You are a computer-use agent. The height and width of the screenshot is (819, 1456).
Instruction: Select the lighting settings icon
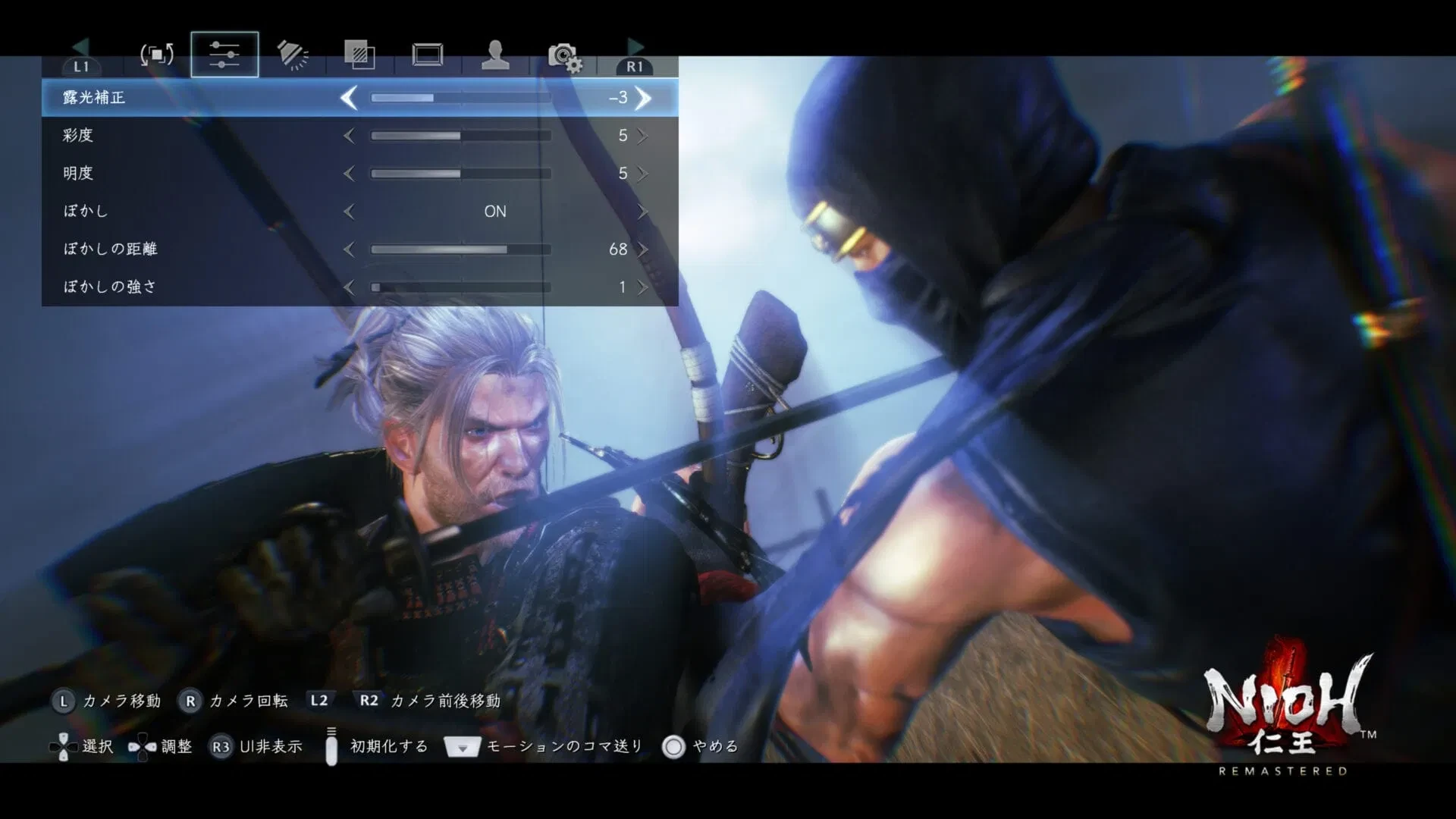click(292, 53)
